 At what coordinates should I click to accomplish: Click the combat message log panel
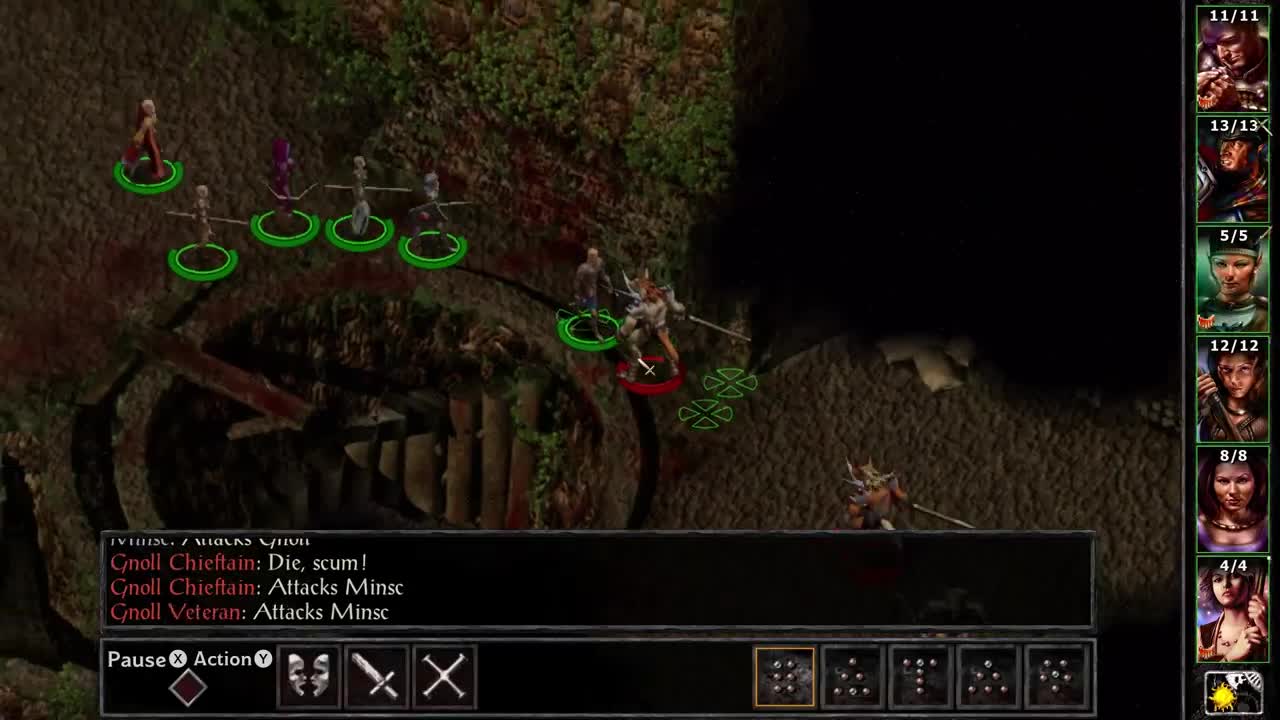pyautogui.click(x=598, y=581)
